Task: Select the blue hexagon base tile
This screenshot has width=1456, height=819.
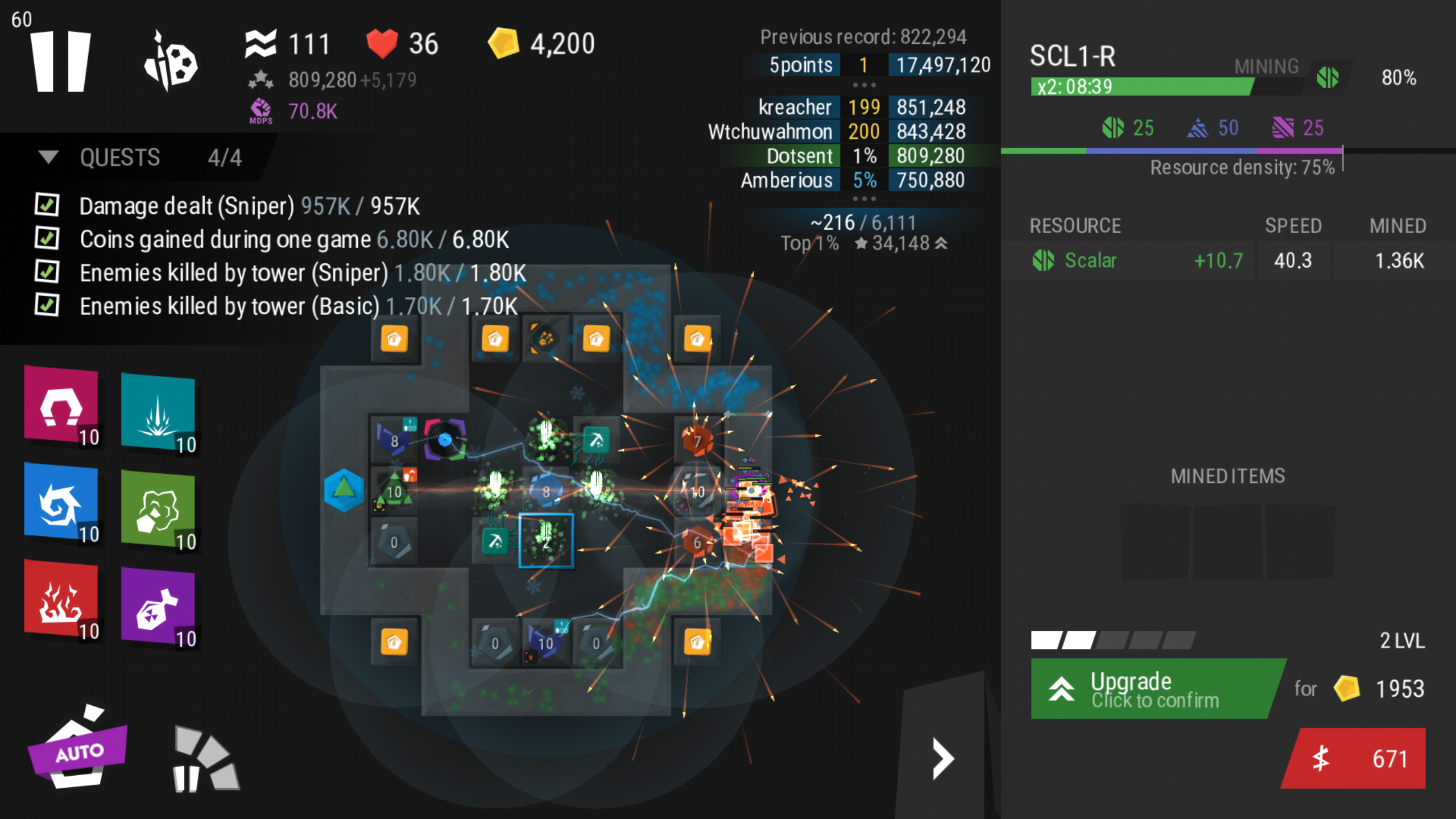Action: [x=344, y=490]
